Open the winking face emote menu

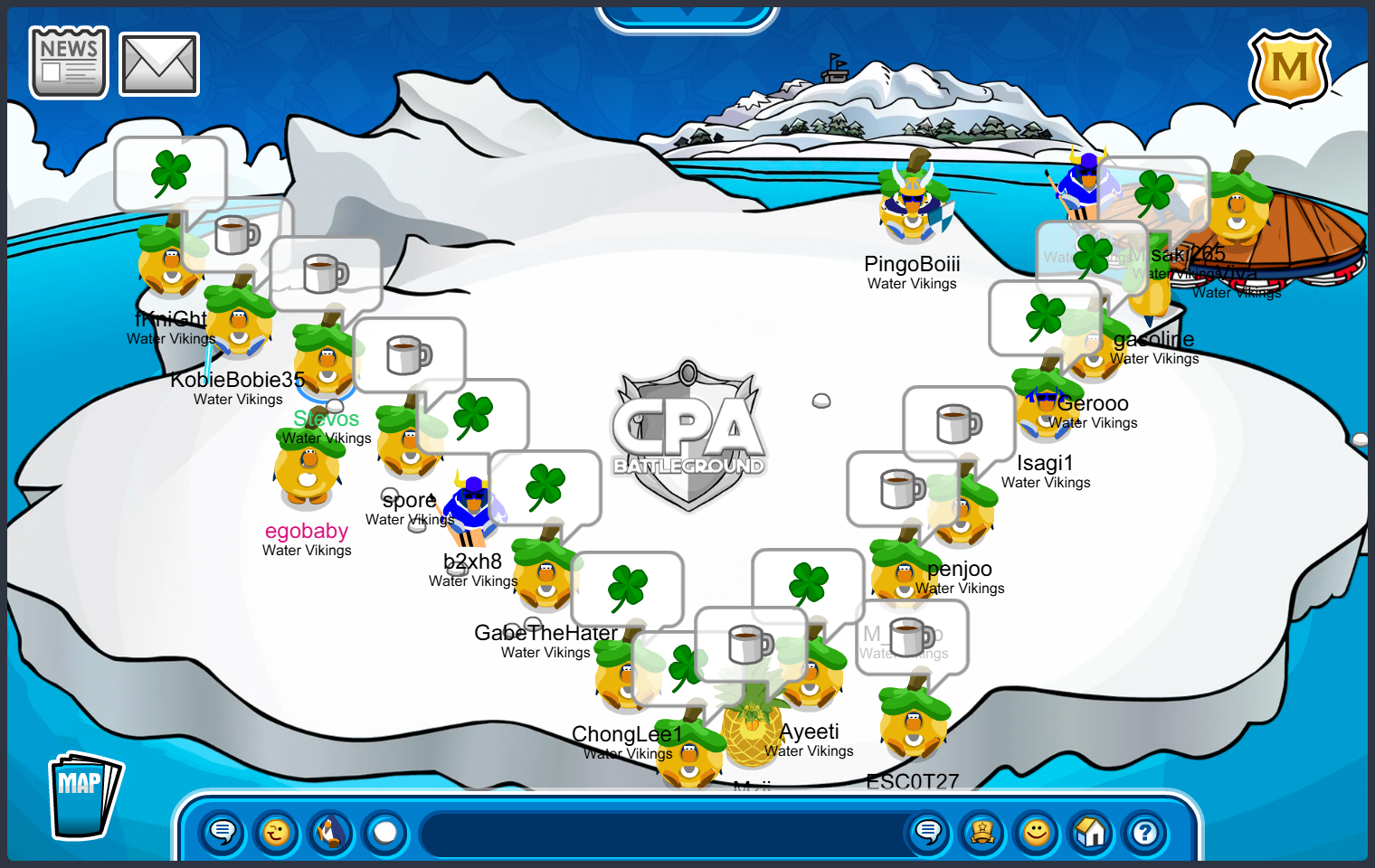pyautogui.click(x=277, y=832)
